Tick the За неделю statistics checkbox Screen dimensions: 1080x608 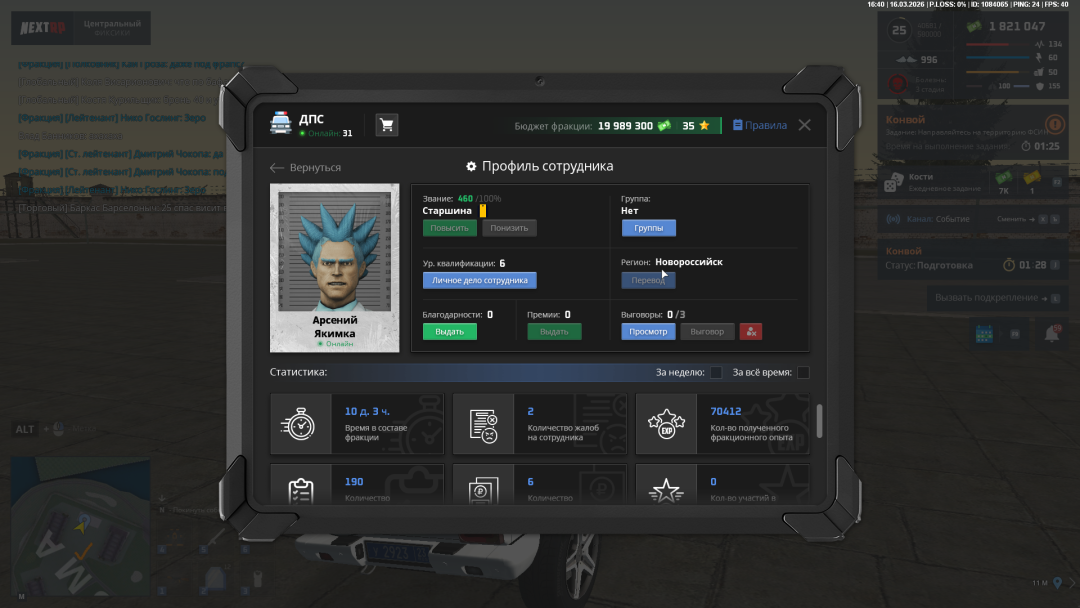[x=716, y=373]
